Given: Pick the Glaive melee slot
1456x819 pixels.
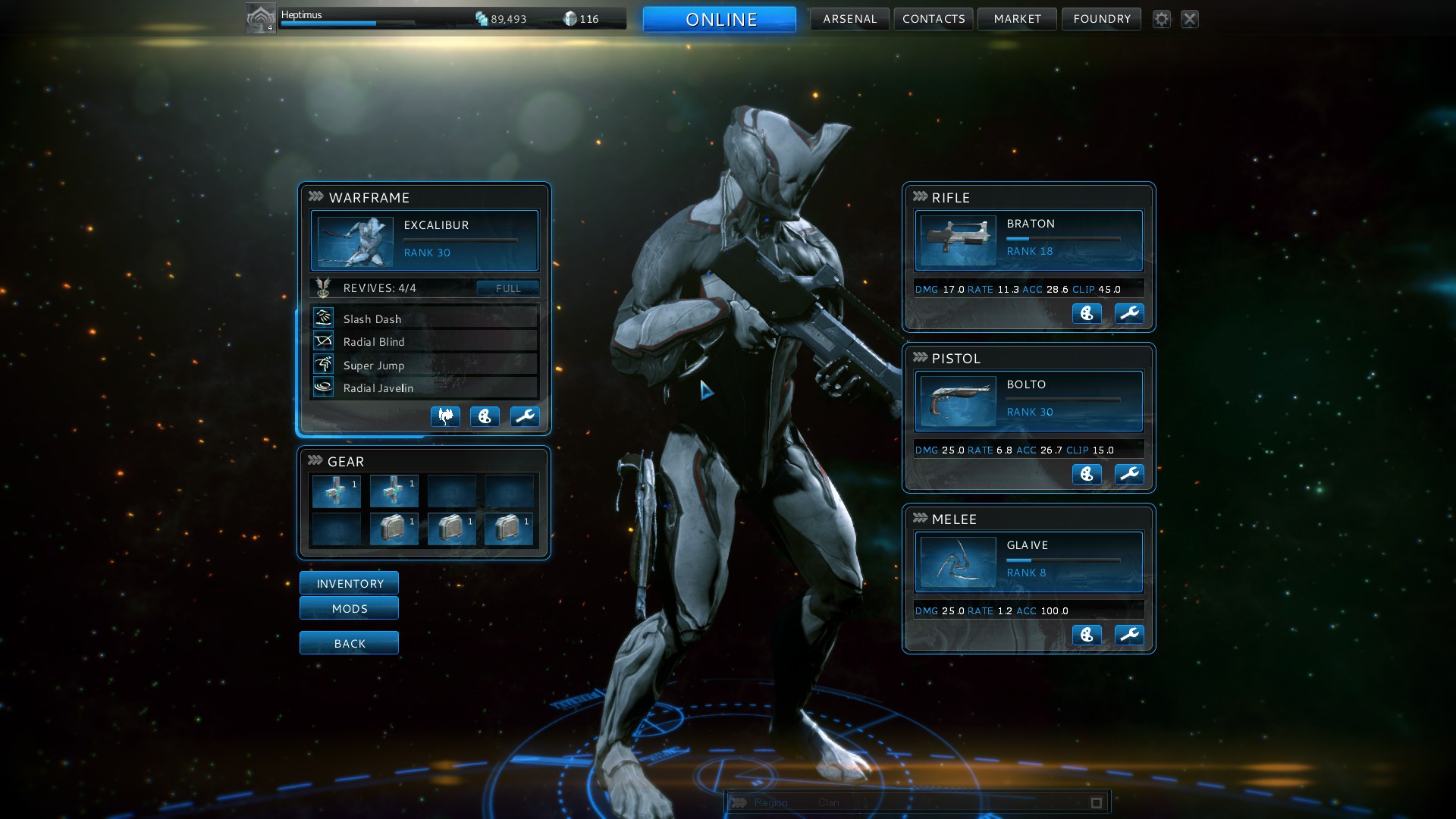Looking at the screenshot, I should pos(1028,562).
